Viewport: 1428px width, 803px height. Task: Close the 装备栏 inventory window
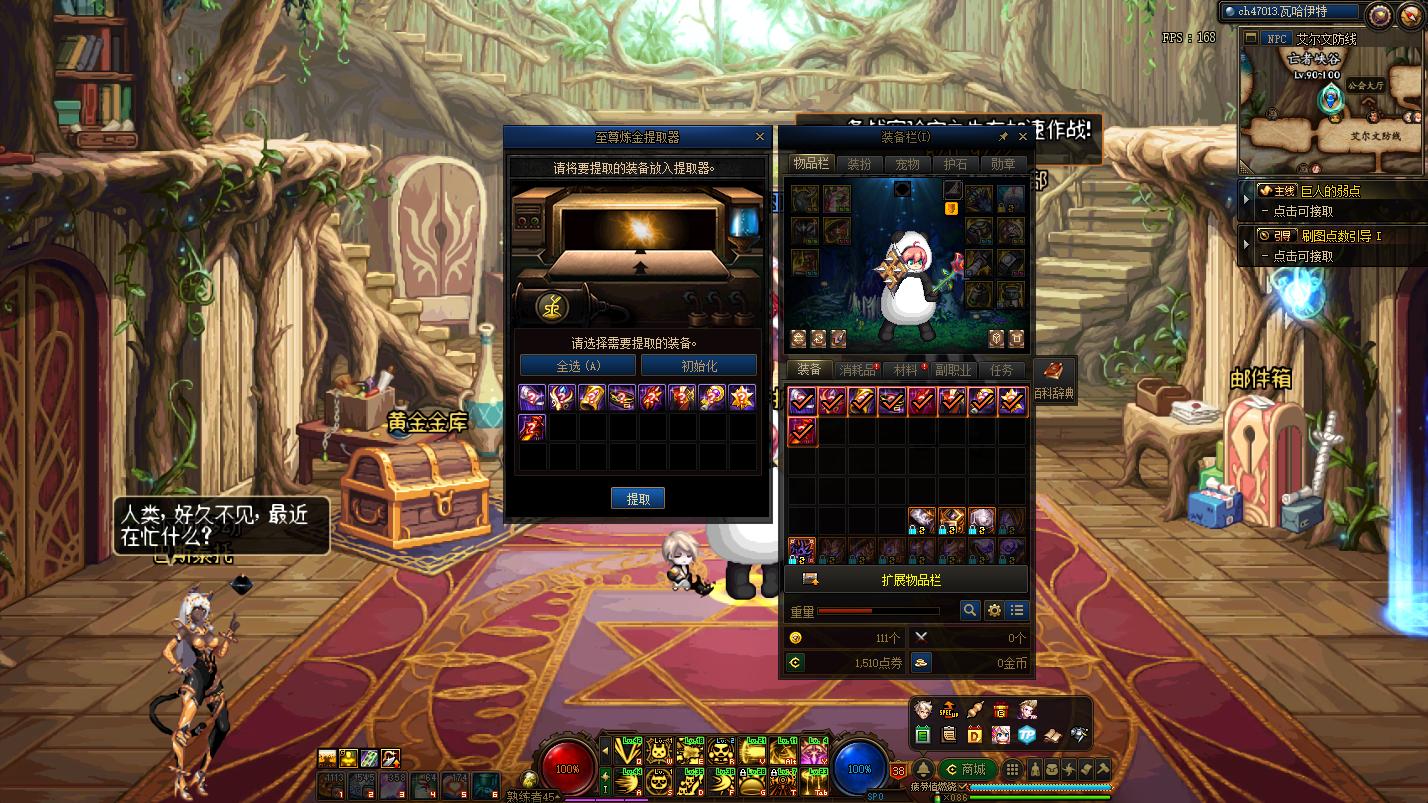[x=1022, y=137]
